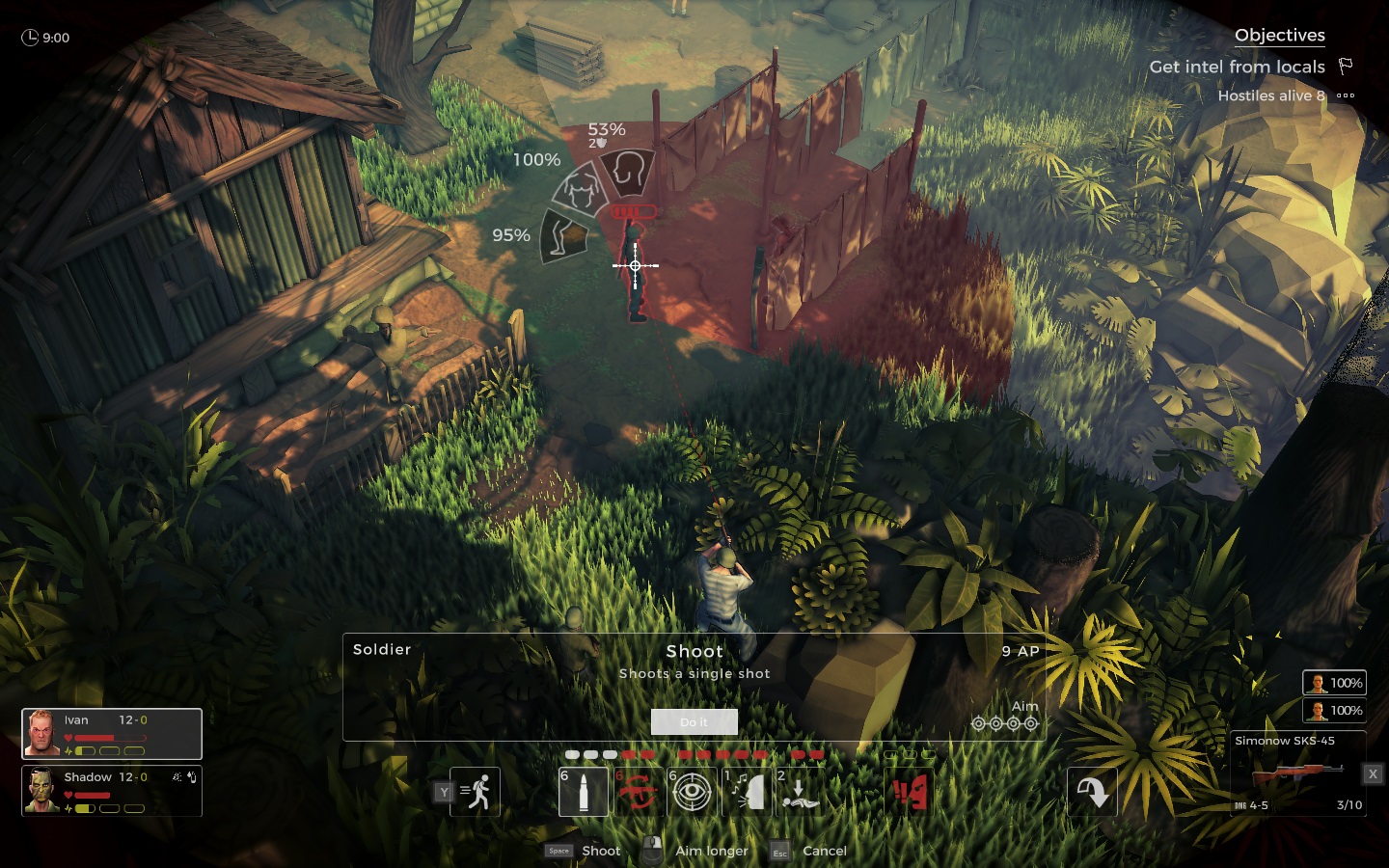Toggle the running movement mode icon
The height and width of the screenshot is (868, 1389).
pos(476,792)
